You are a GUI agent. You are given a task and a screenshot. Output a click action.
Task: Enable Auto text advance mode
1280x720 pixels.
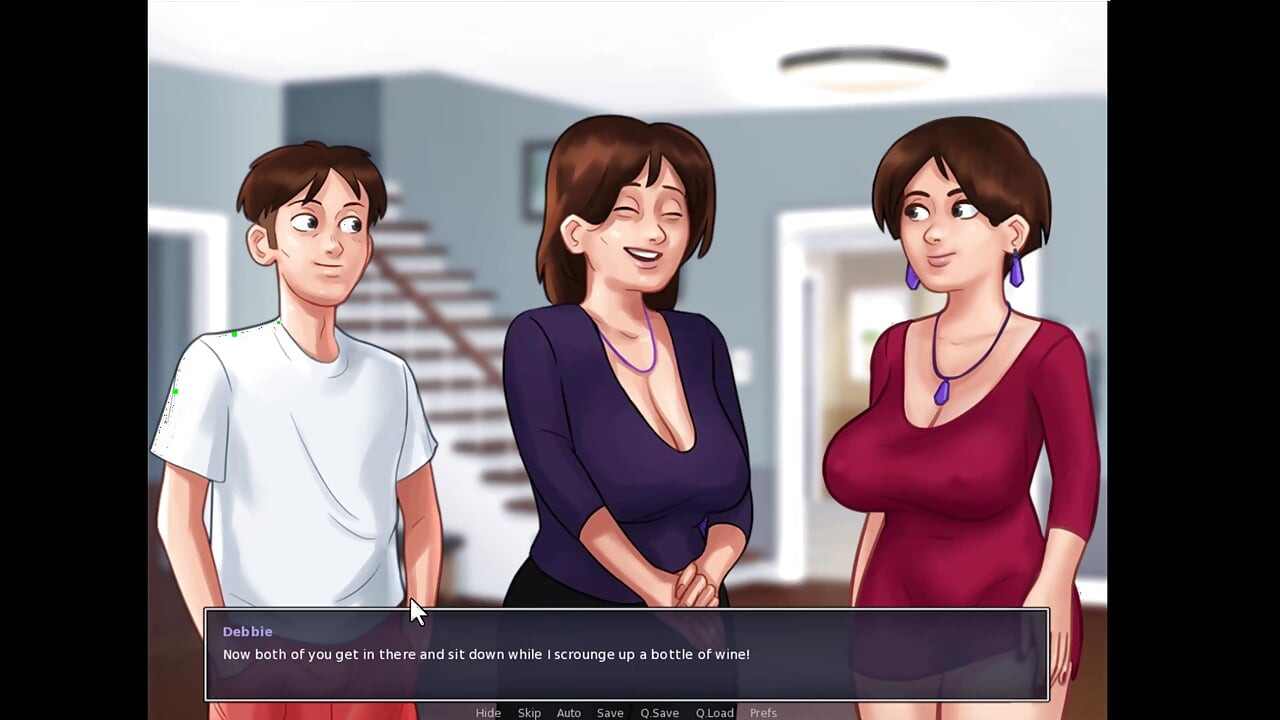pos(568,712)
